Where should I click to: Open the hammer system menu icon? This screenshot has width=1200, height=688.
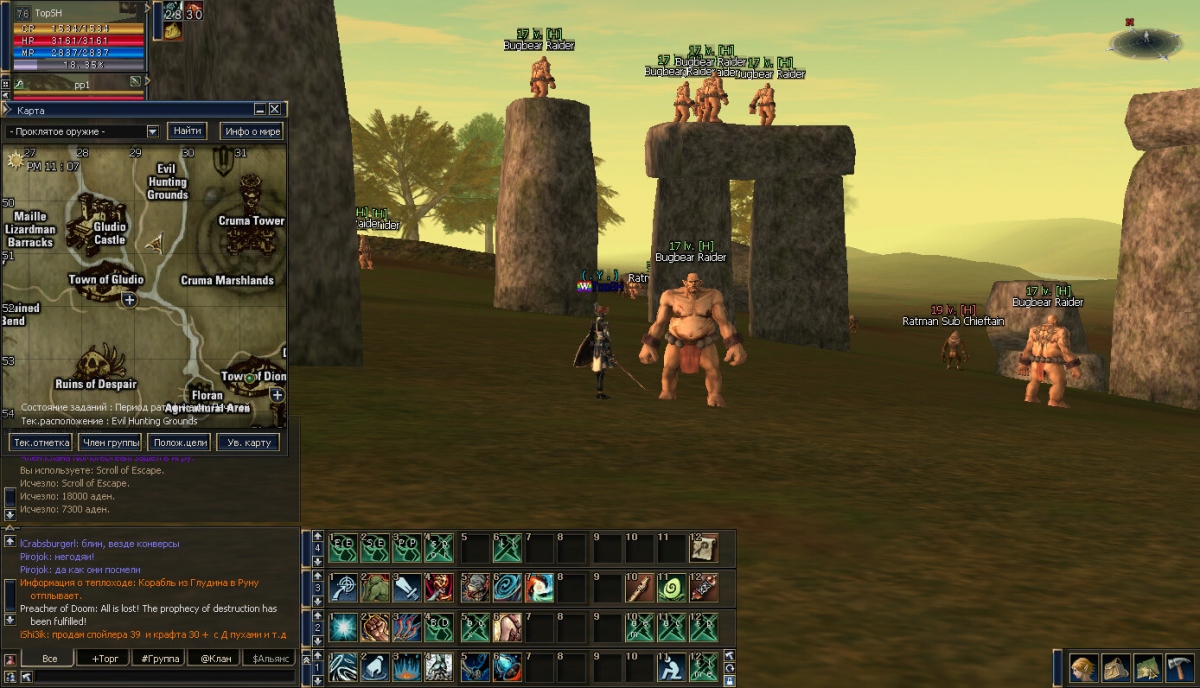coord(1179,668)
